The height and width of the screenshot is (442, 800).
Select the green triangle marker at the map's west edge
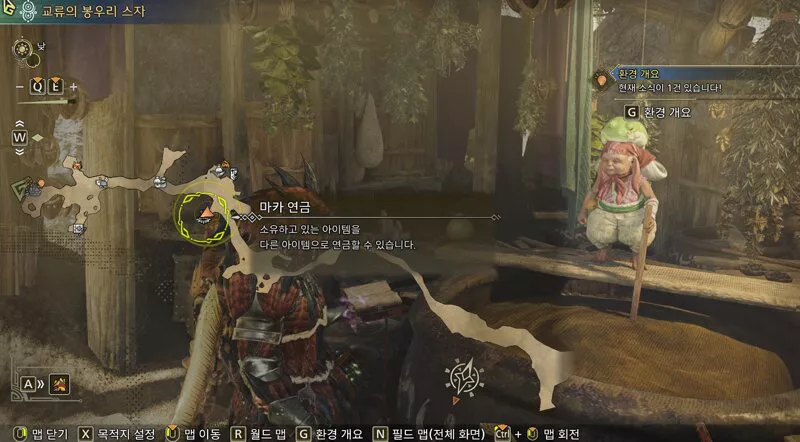(19, 190)
